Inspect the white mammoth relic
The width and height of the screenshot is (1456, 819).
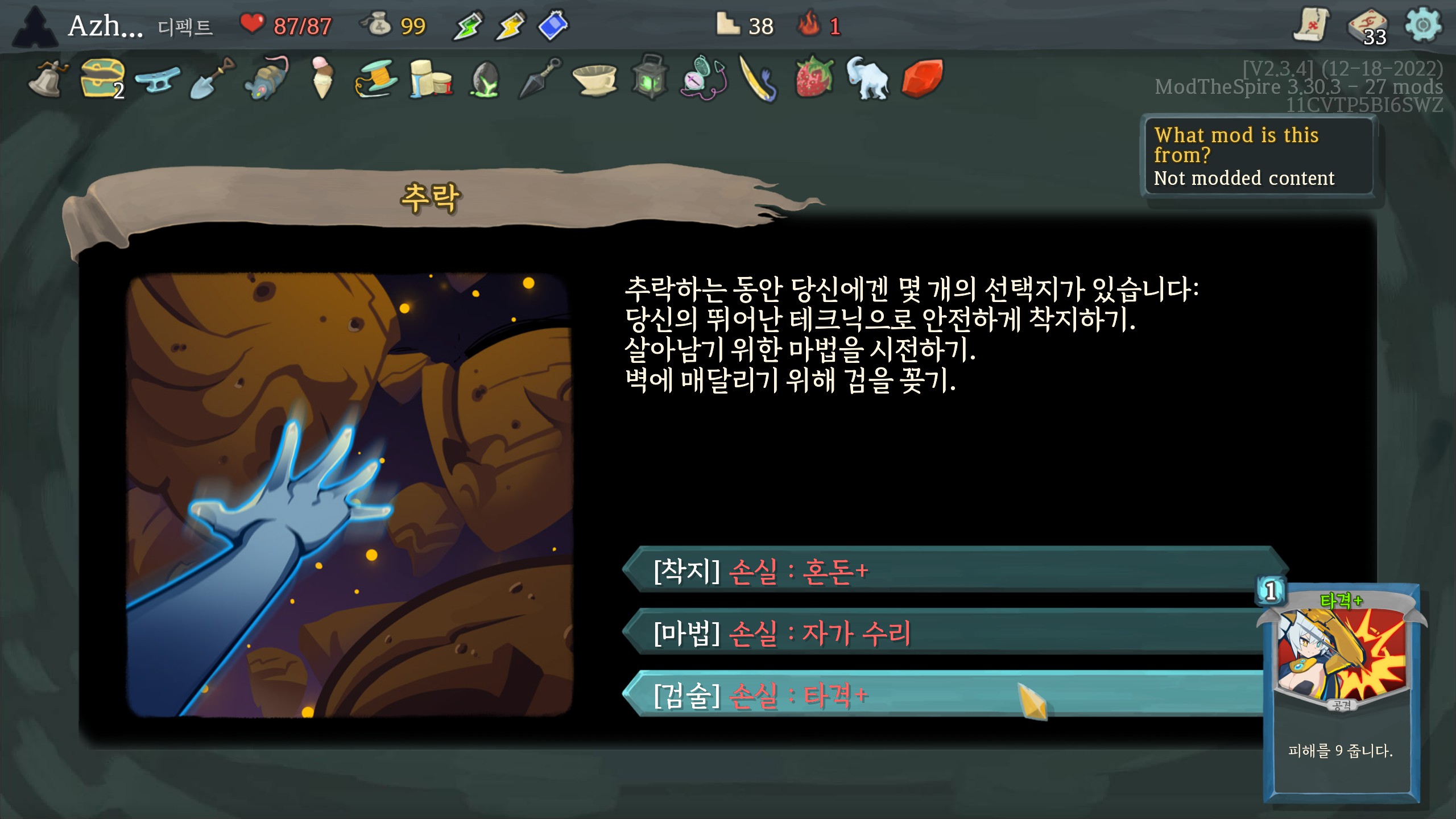click(x=867, y=79)
